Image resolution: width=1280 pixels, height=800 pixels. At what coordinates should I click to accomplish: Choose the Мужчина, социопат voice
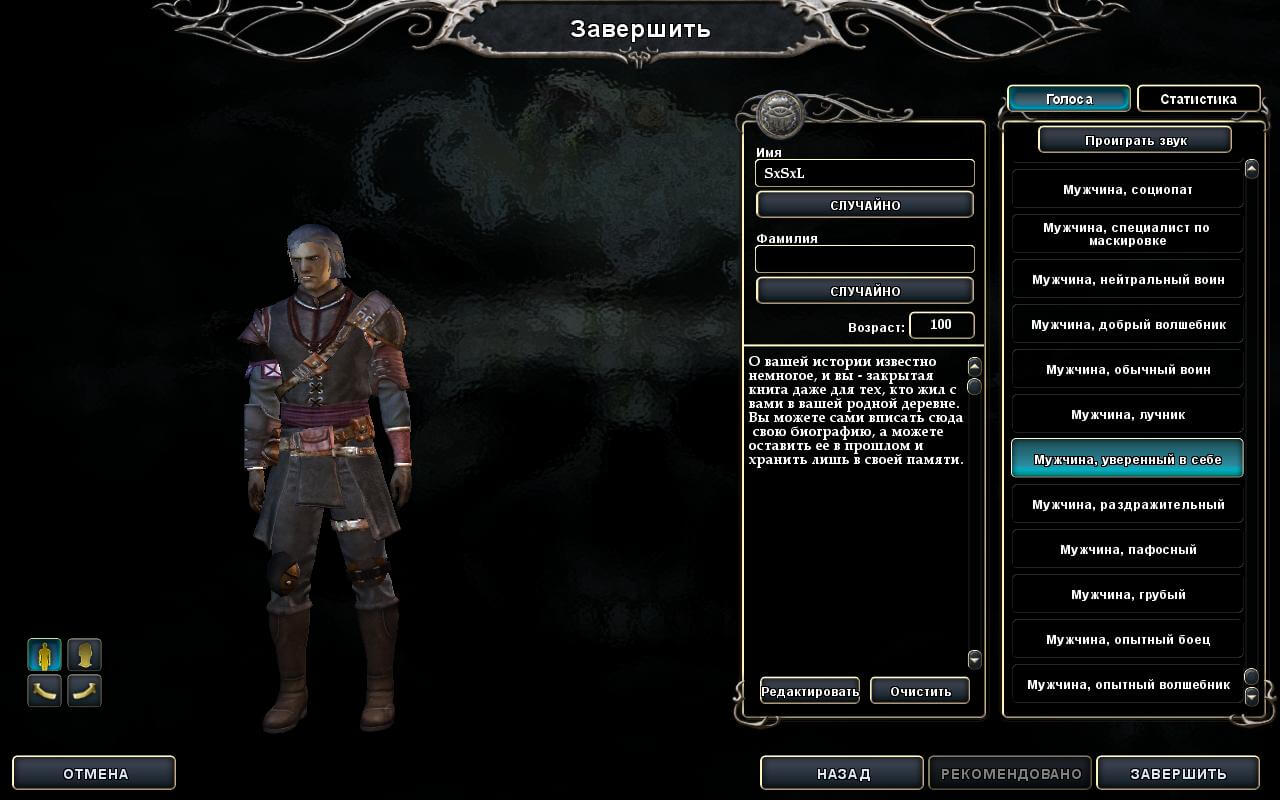(1126, 189)
